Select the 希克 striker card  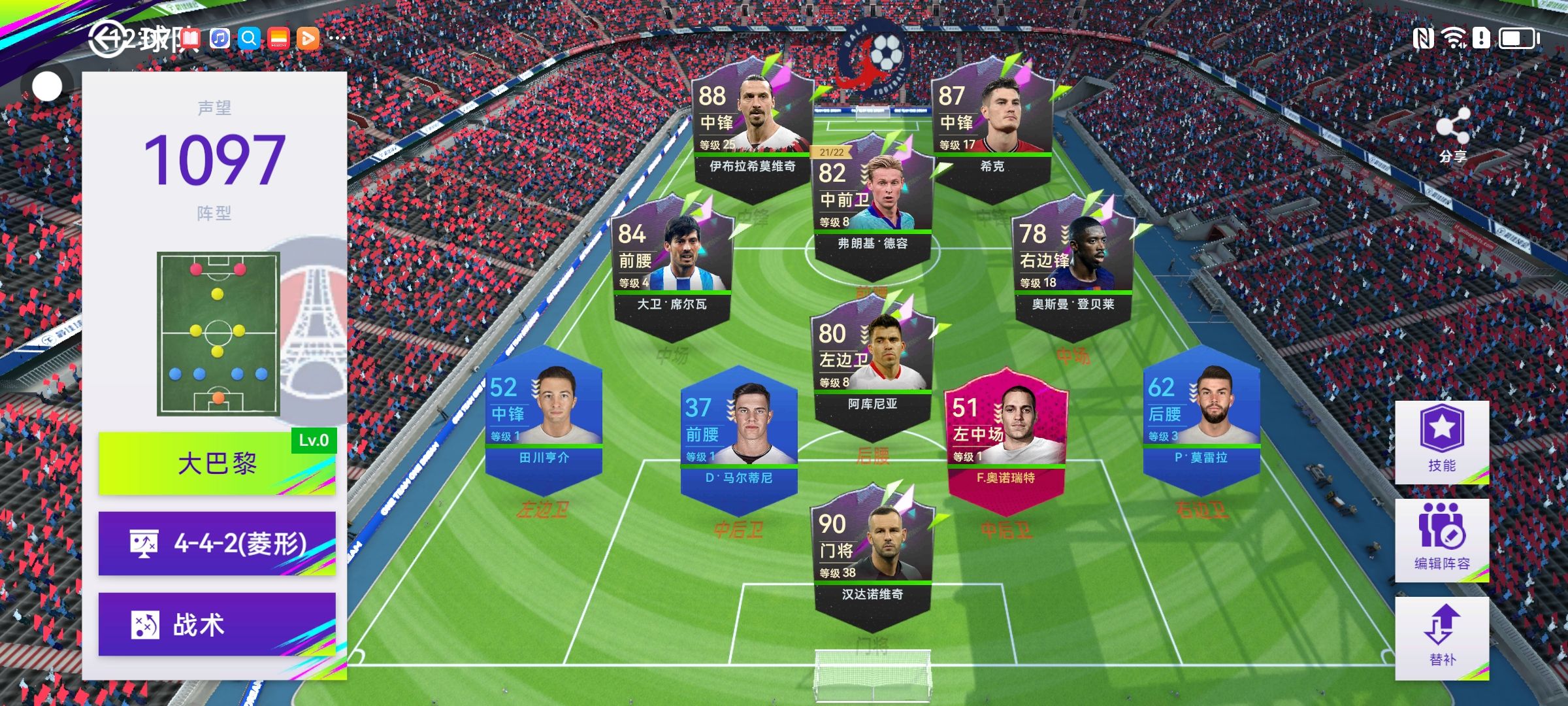click(x=992, y=127)
